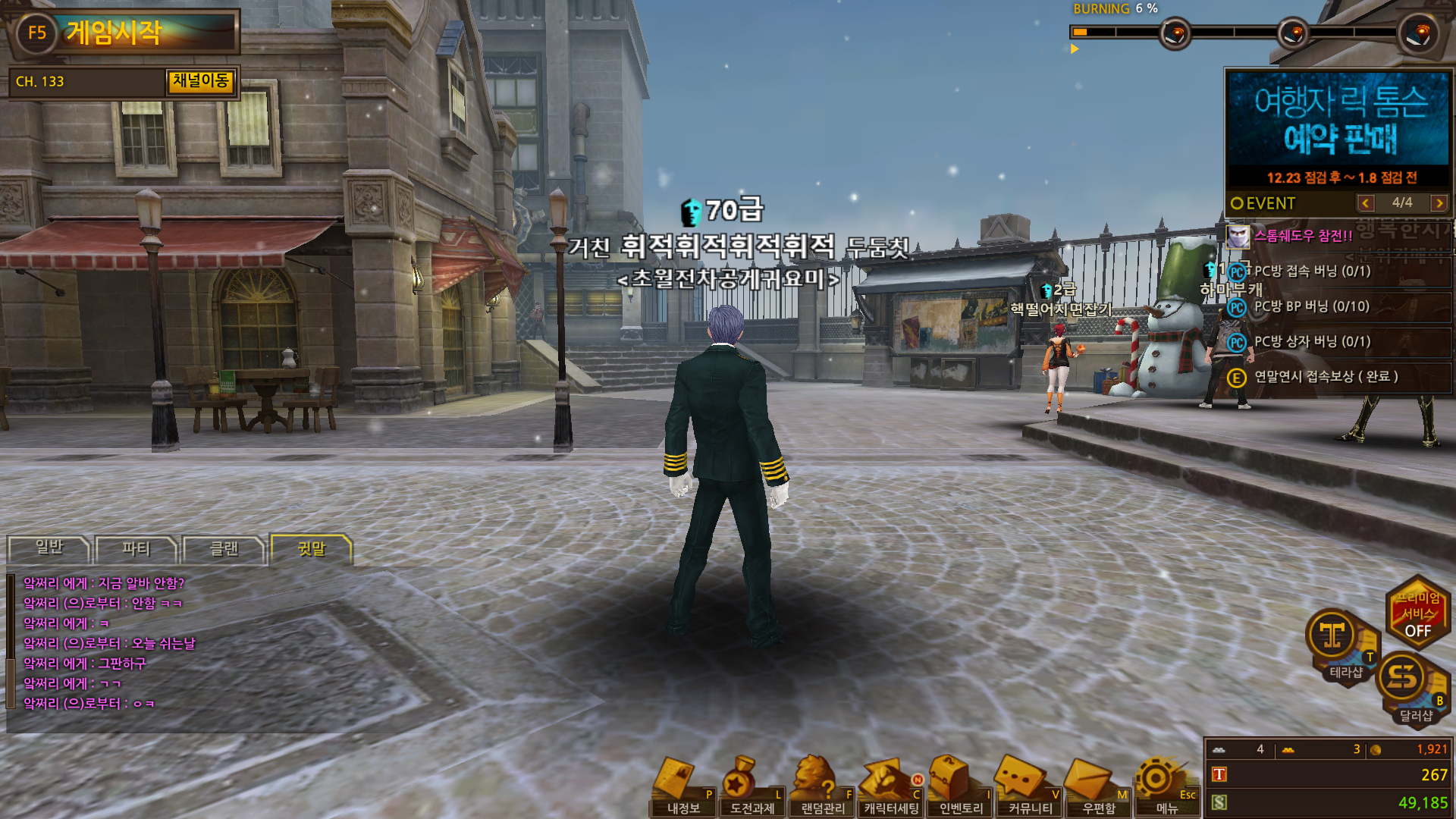The image size is (1456, 819).
Task: Select the 귓말 whisper tab
Action: [x=311, y=549]
